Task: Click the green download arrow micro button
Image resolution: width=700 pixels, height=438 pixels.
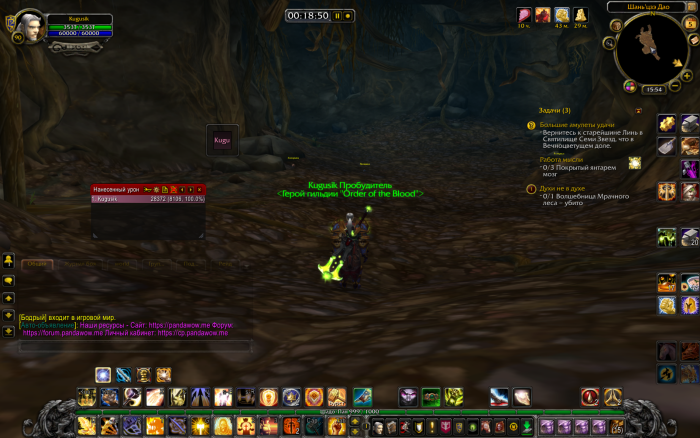Action: coord(527,428)
